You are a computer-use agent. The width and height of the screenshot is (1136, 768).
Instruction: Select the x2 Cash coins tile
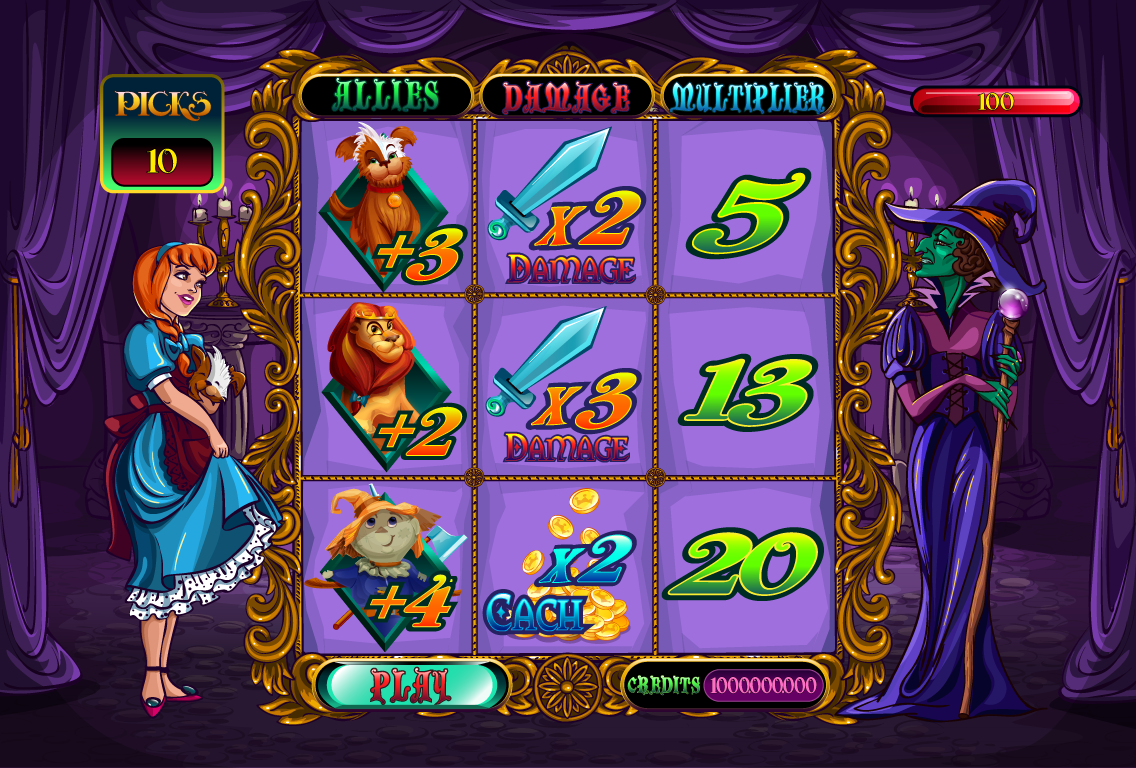click(566, 567)
